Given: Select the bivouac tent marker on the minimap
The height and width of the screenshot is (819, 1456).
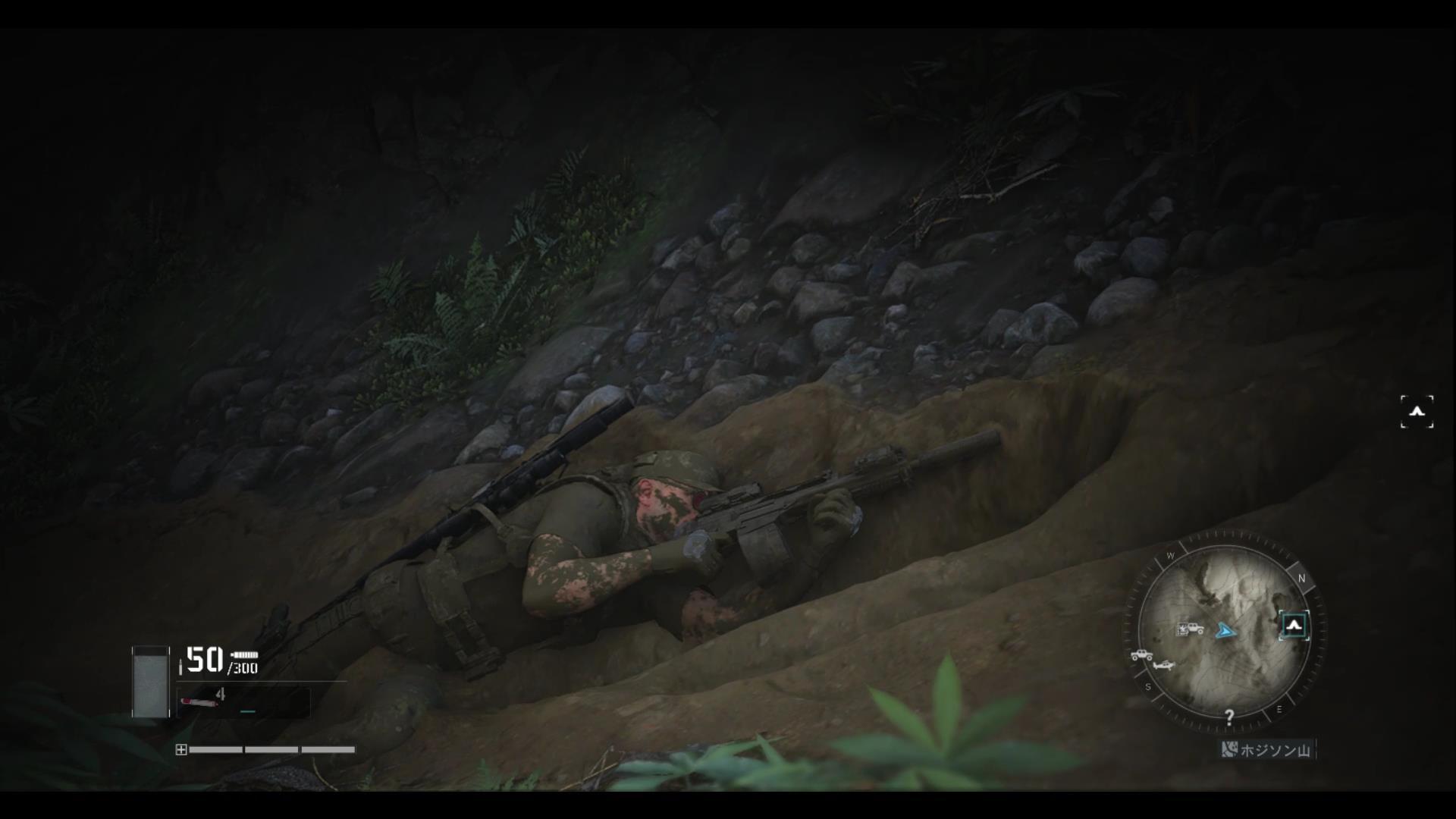Looking at the screenshot, I should click(x=1294, y=626).
